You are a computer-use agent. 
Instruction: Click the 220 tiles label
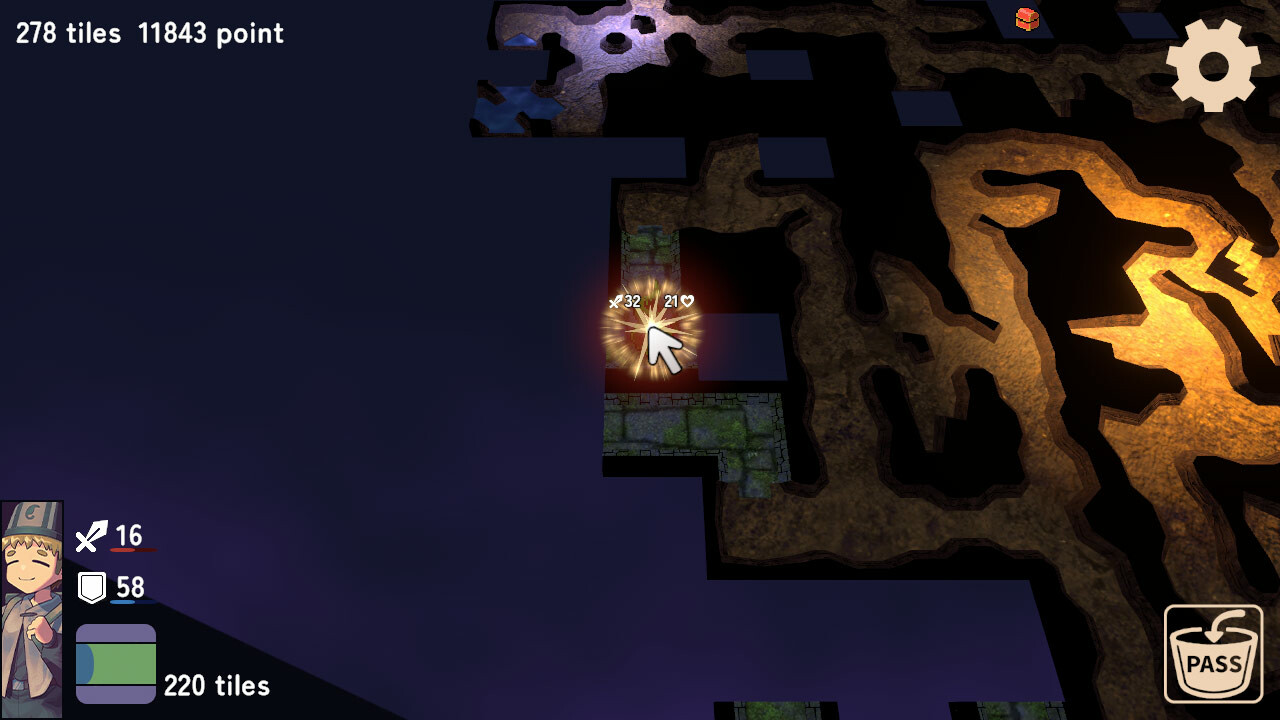[x=216, y=687]
